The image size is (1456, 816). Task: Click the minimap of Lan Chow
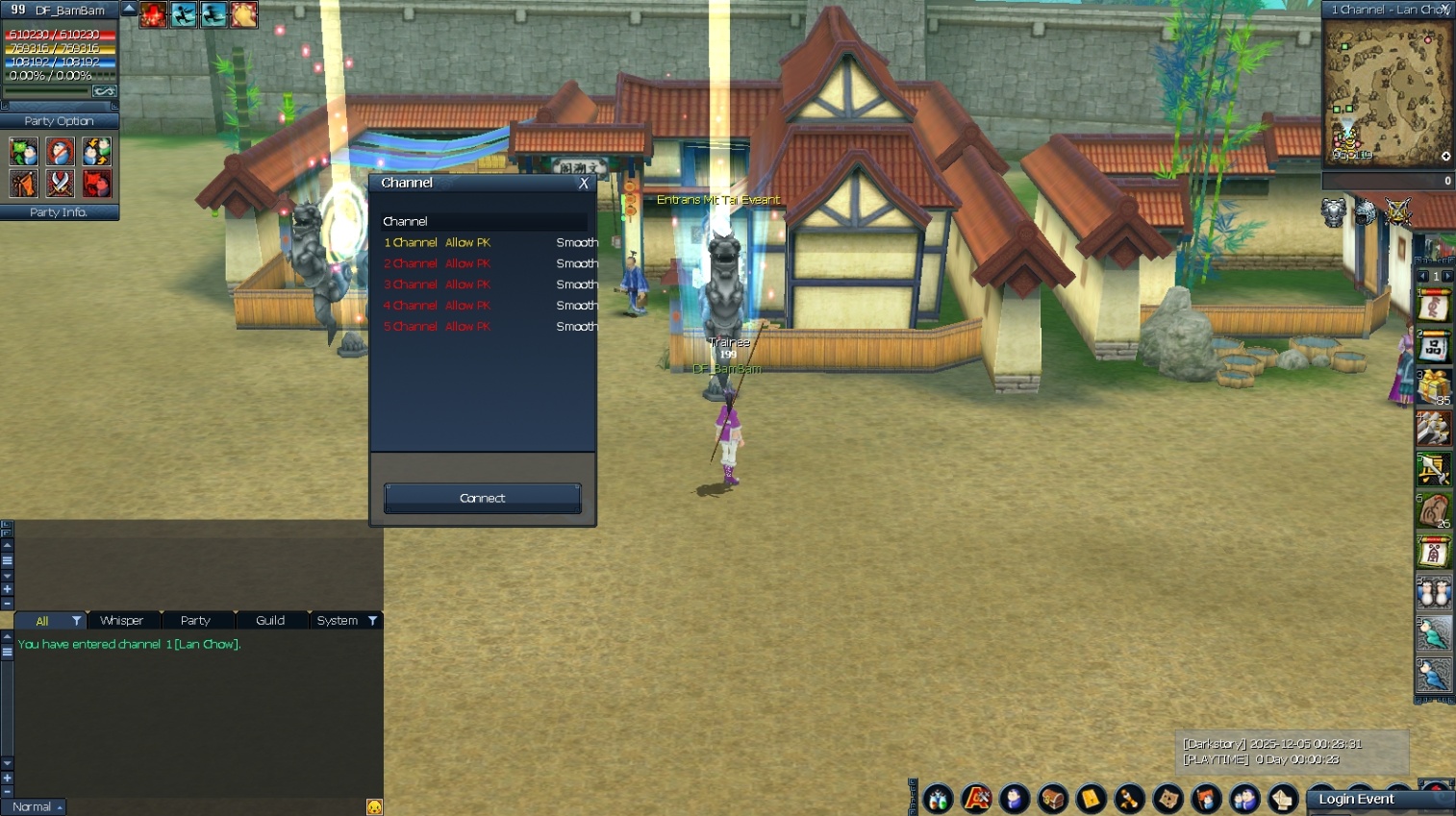[x=1387, y=94]
